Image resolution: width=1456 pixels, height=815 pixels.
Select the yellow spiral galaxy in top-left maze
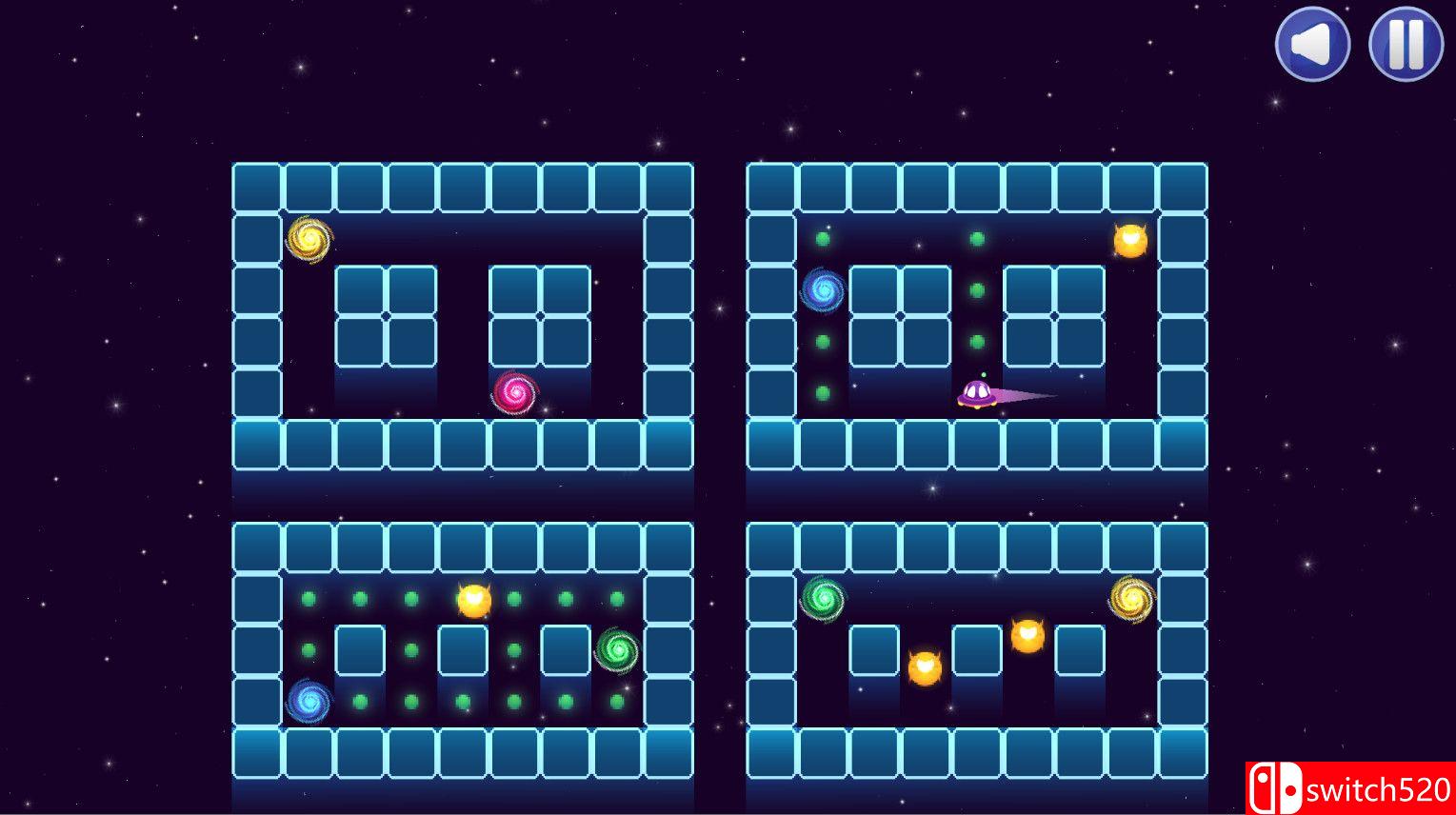[309, 240]
